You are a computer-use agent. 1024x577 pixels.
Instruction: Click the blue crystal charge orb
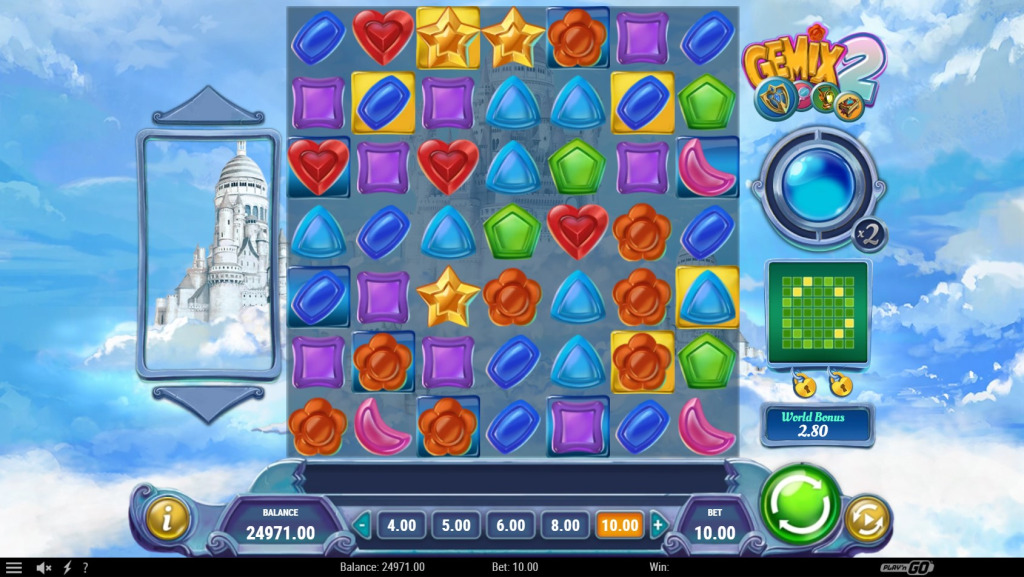point(818,185)
